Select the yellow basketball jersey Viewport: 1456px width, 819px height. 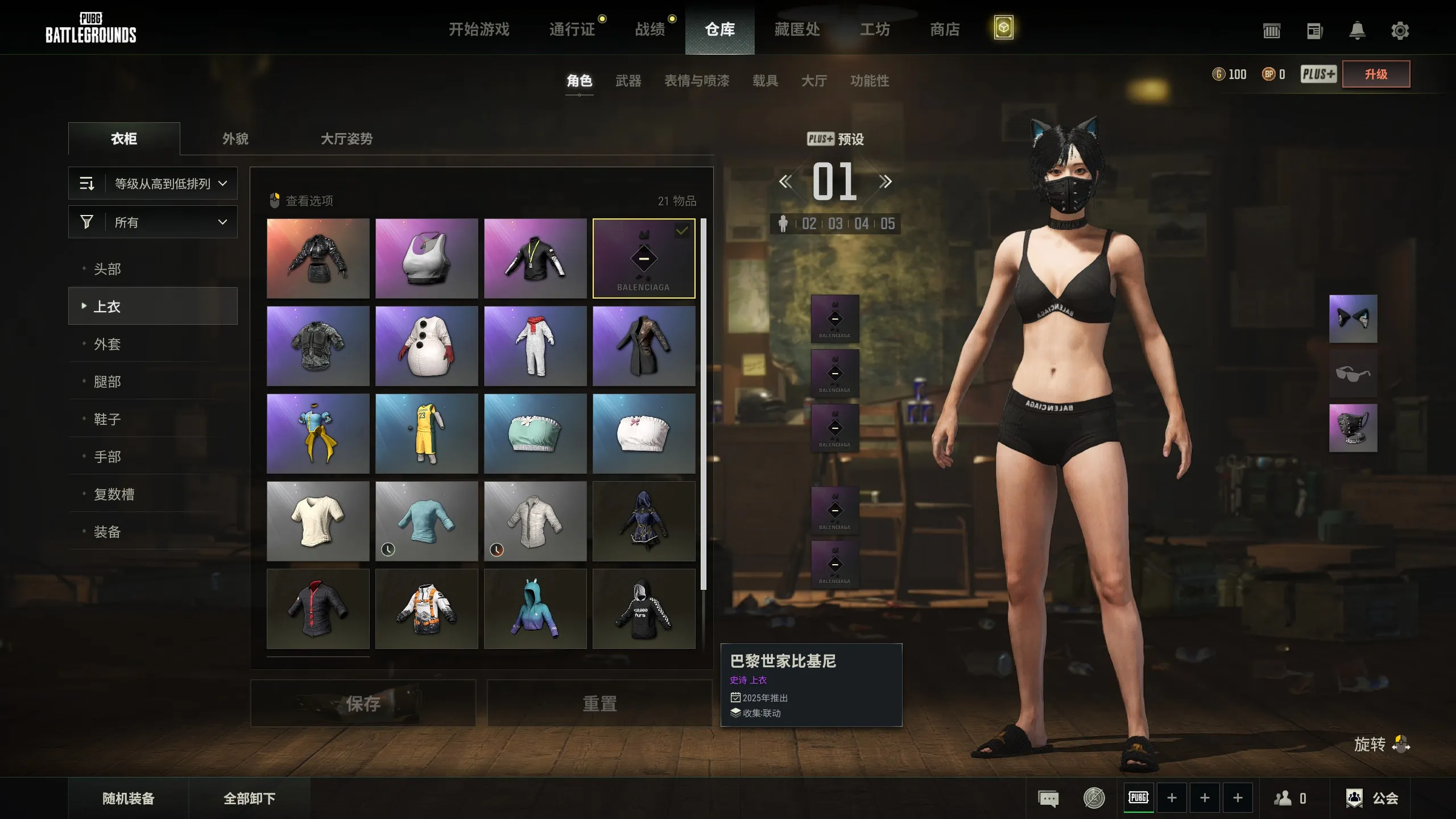point(427,434)
